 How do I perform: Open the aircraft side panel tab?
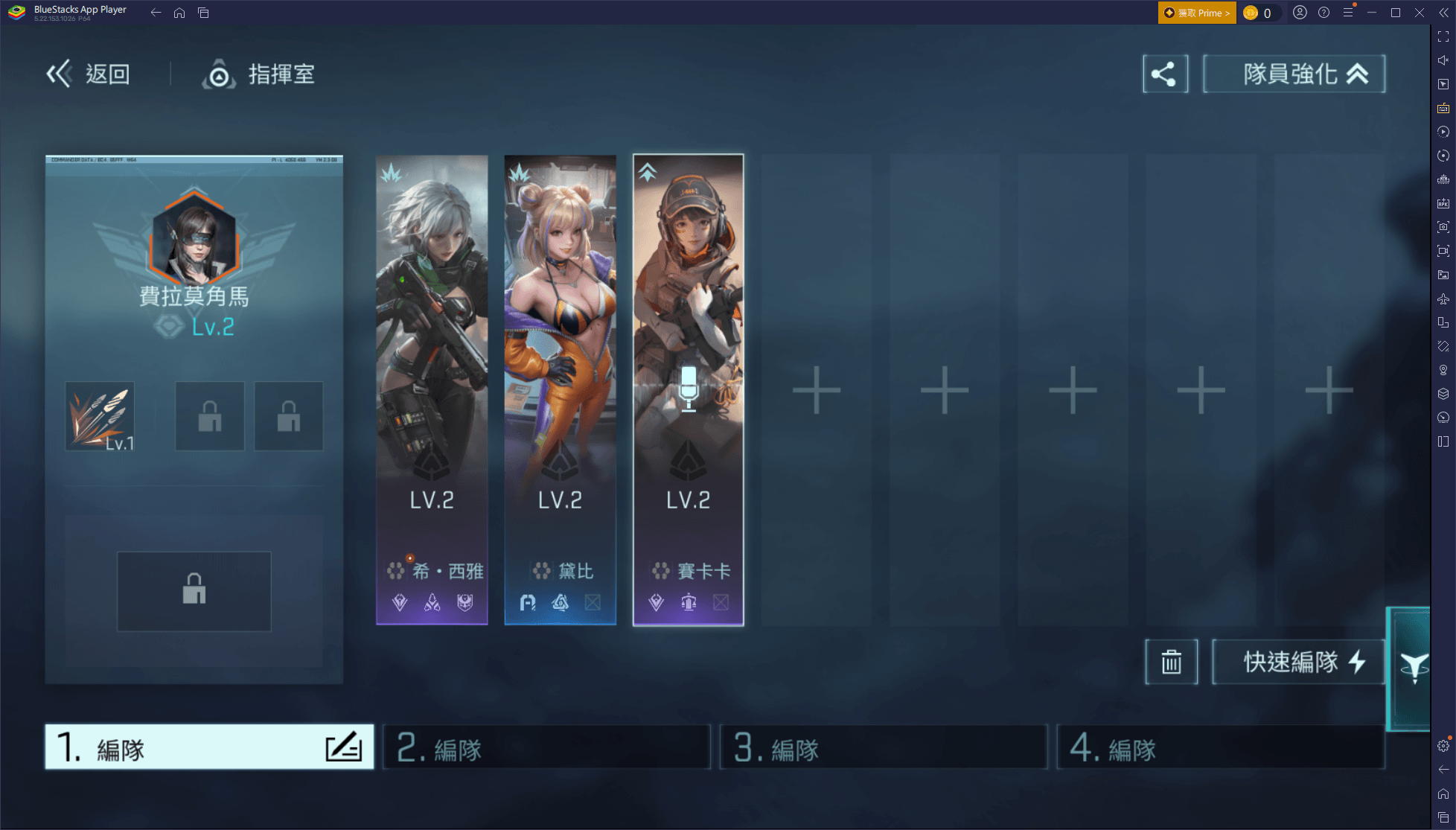pyautogui.click(x=1412, y=668)
